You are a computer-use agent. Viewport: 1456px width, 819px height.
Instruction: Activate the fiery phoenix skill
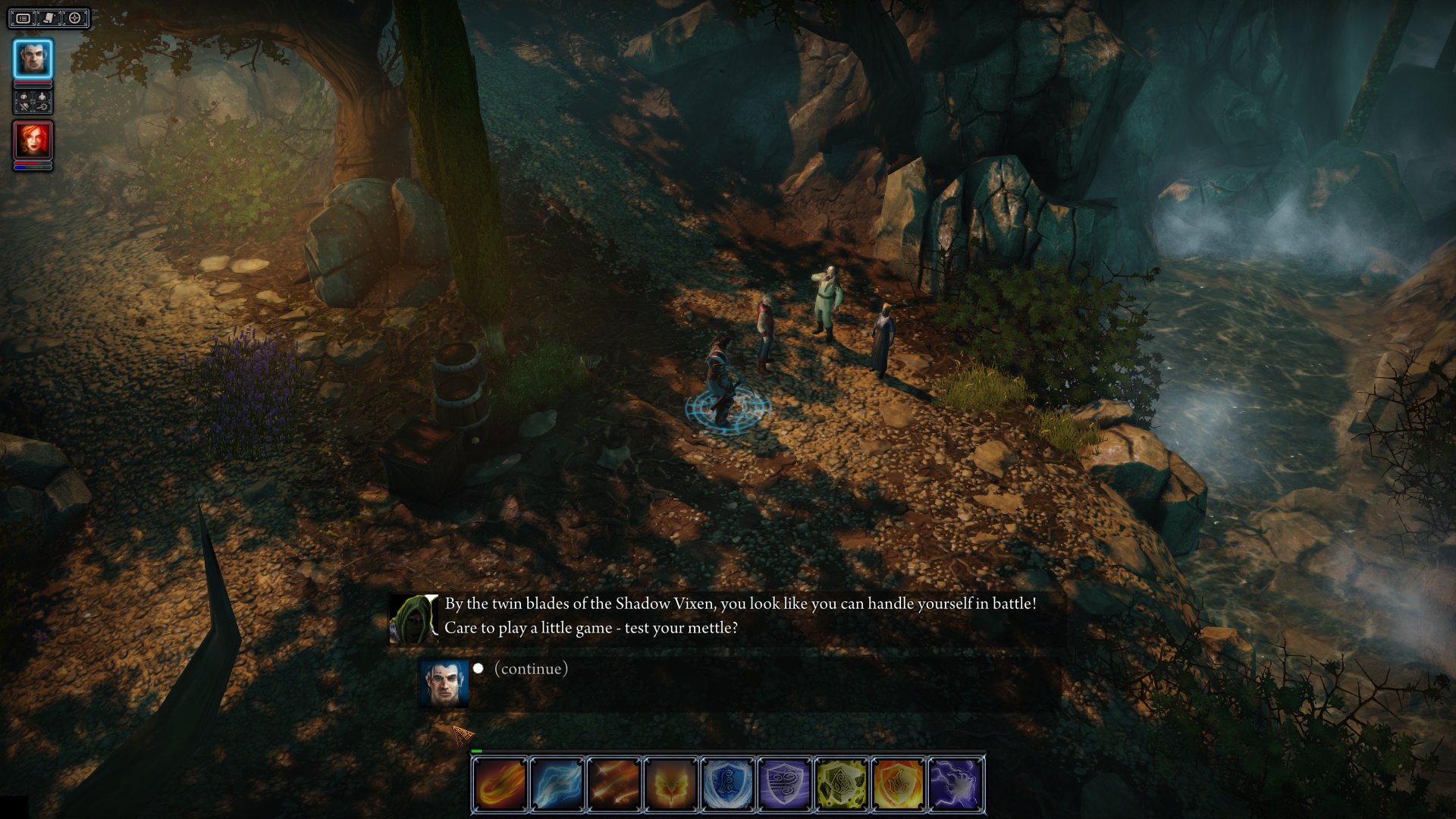[x=670, y=784]
